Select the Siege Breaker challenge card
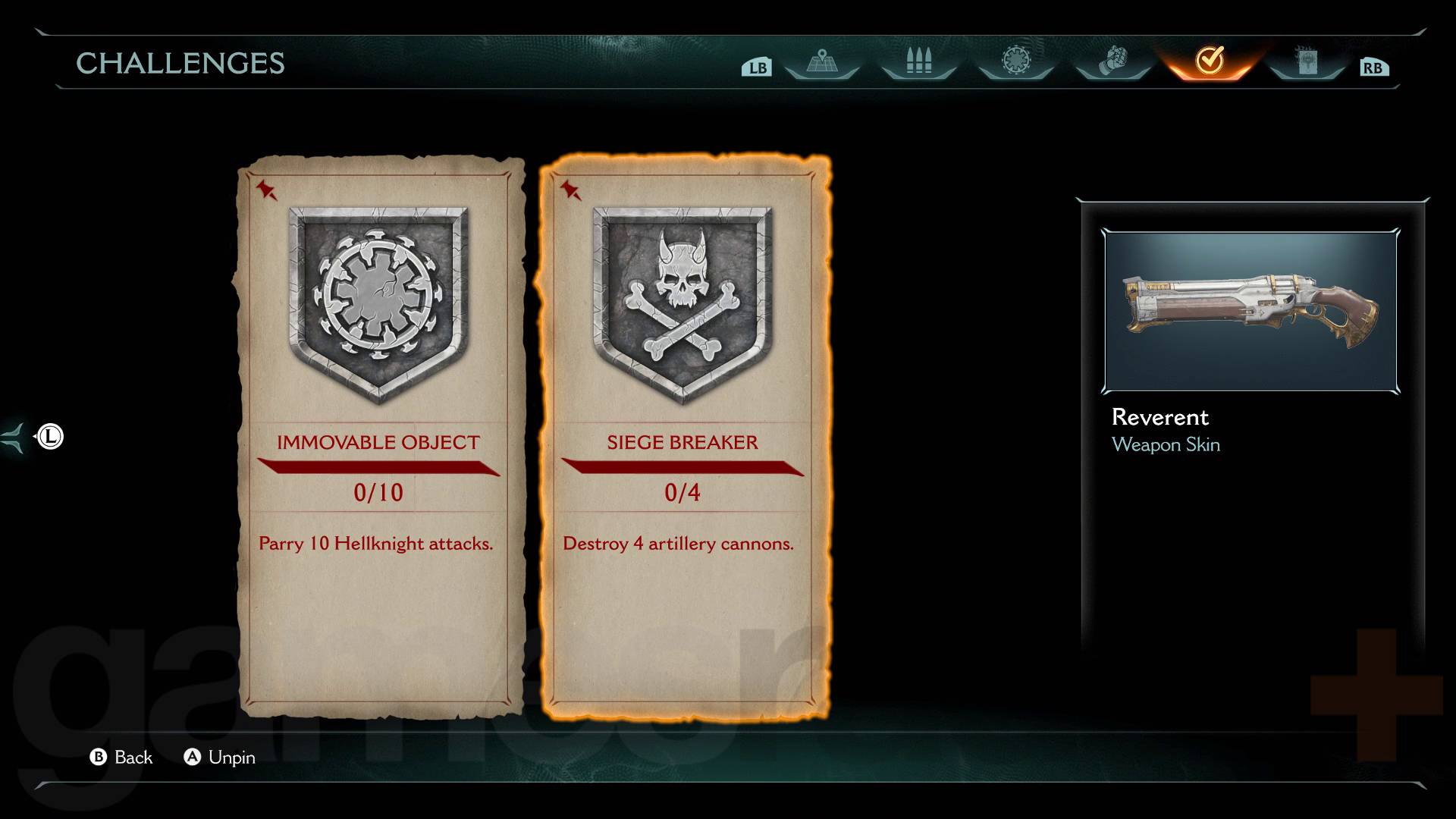The height and width of the screenshot is (819, 1456). click(682, 436)
